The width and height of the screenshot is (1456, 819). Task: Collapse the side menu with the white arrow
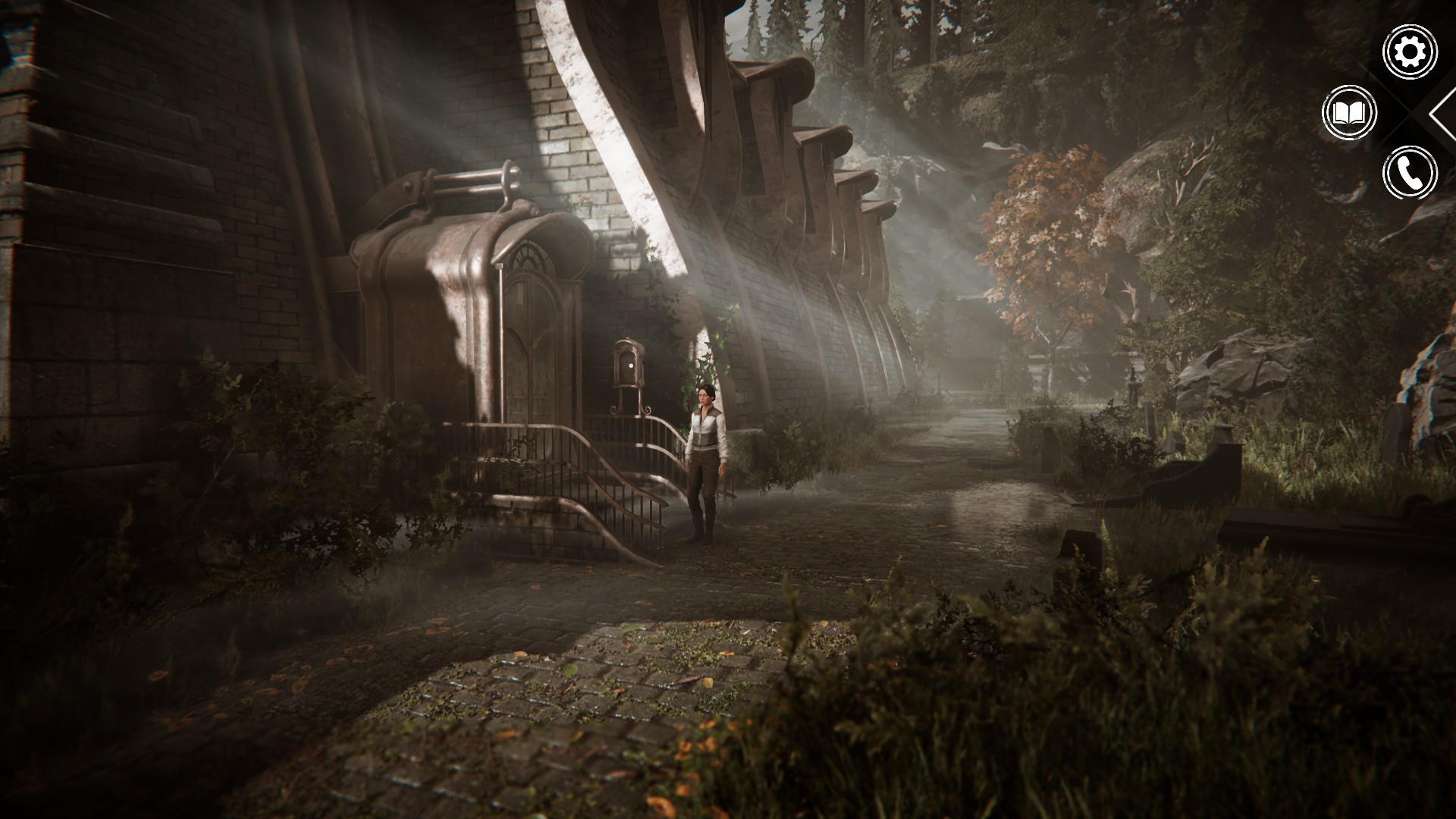(x=1443, y=114)
